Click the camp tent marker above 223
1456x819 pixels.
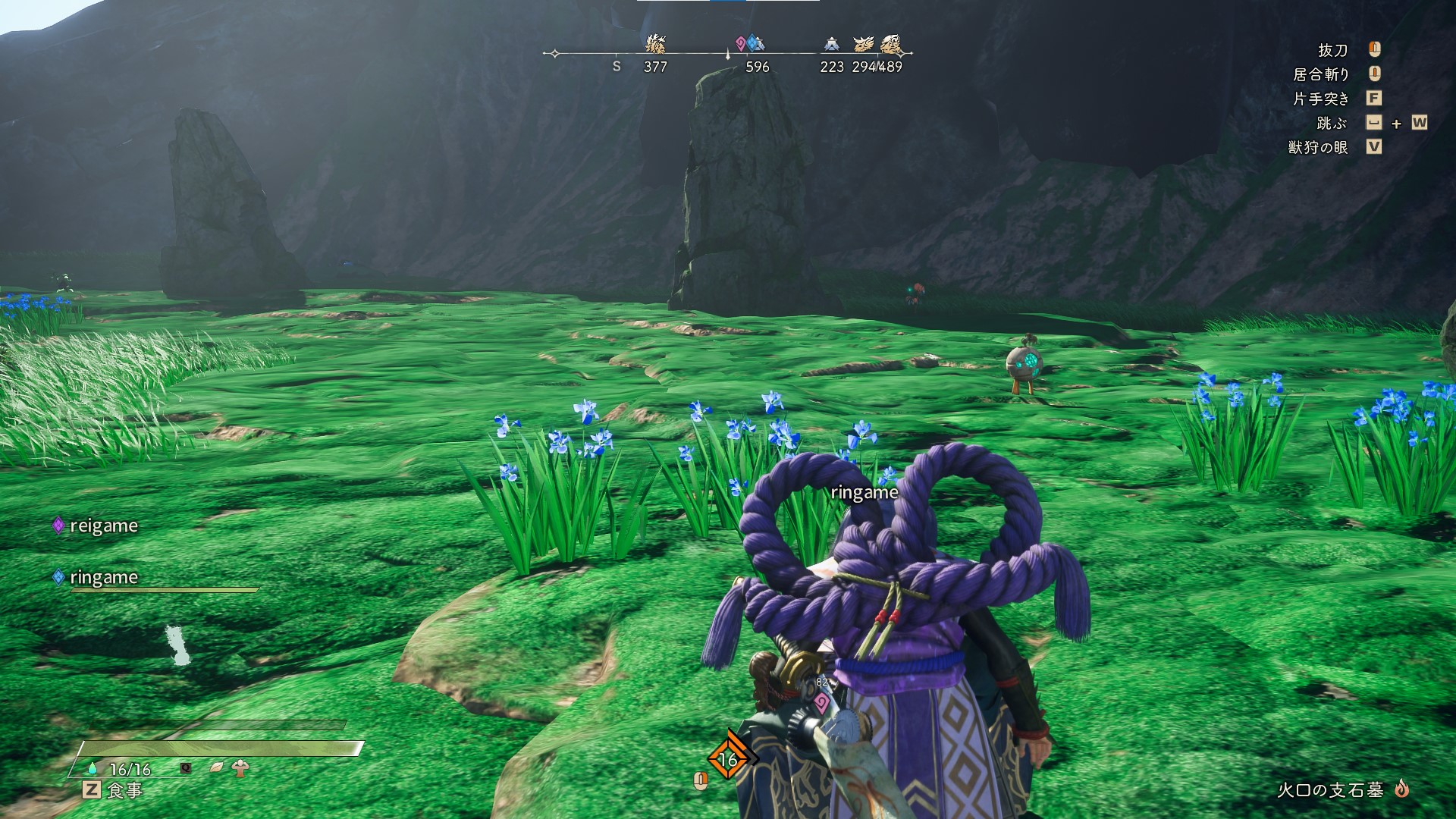click(x=831, y=44)
